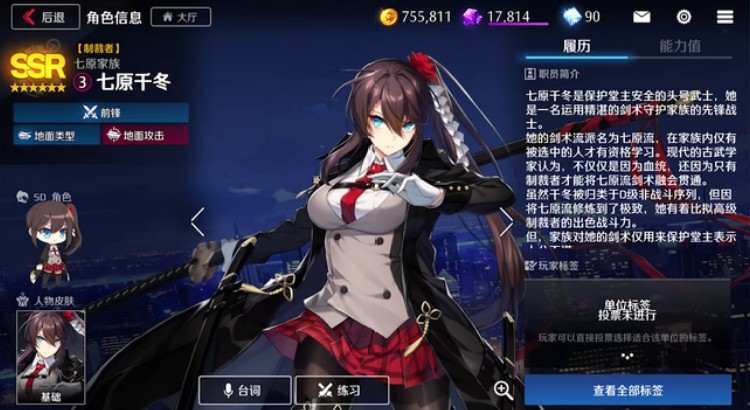Open the mail envelope icon
The width and height of the screenshot is (750, 410).
coord(641,16)
